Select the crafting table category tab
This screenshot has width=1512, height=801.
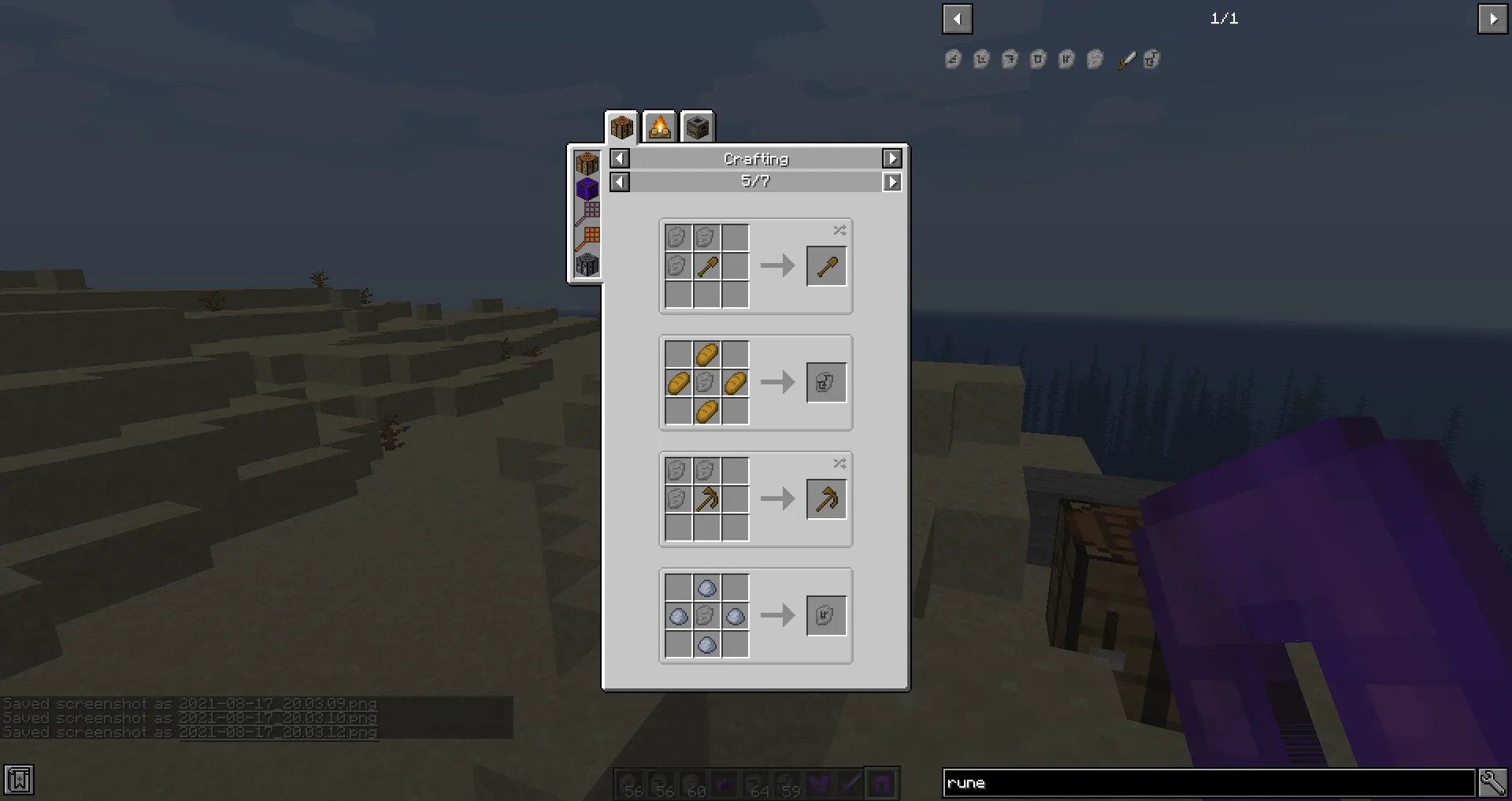pyautogui.click(x=621, y=126)
